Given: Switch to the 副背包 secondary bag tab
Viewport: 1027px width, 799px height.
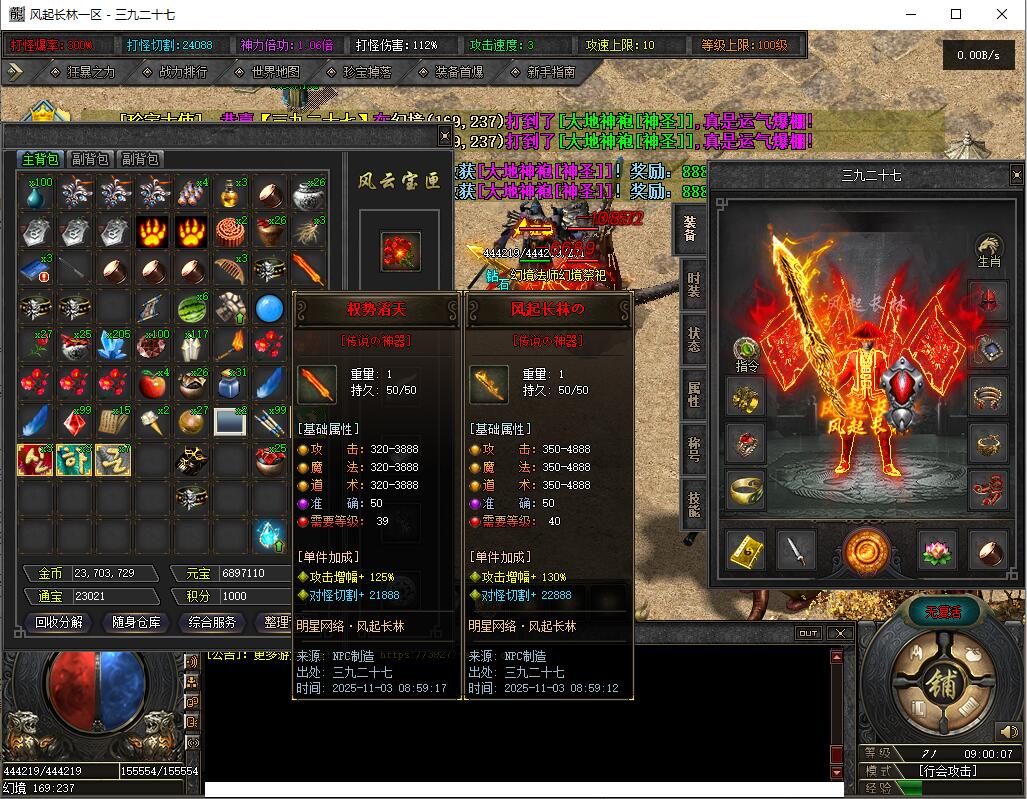Looking at the screenshot, I should 91,159.
